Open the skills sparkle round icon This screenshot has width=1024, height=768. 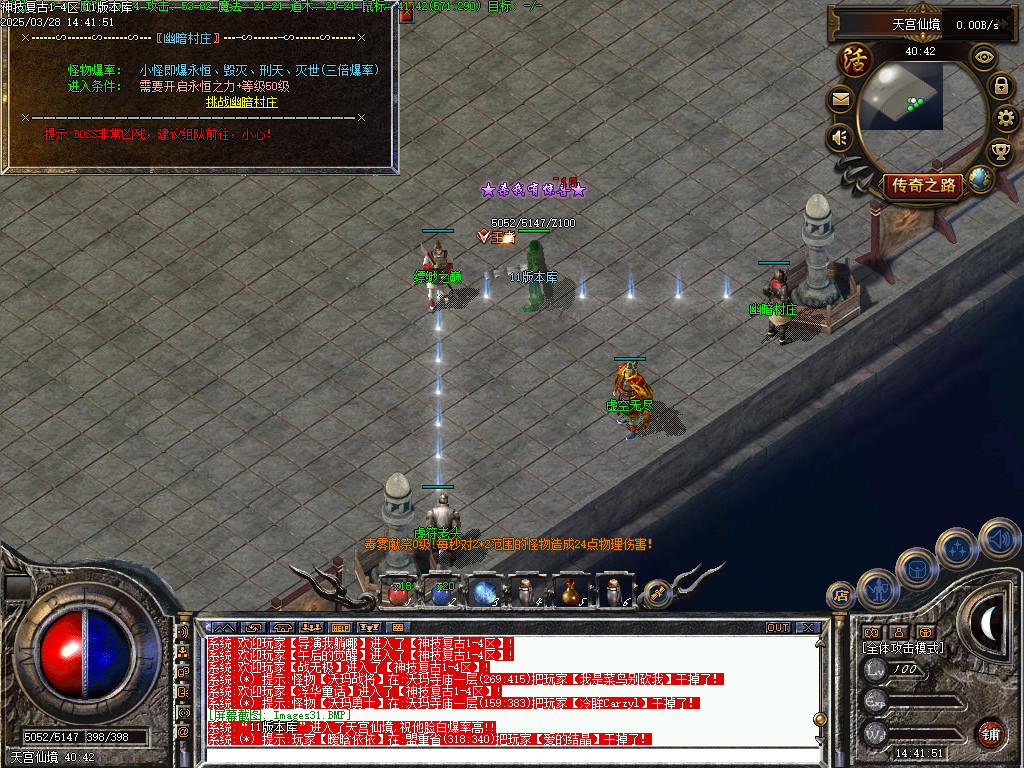pyautogui.click(x=958, y=548)
